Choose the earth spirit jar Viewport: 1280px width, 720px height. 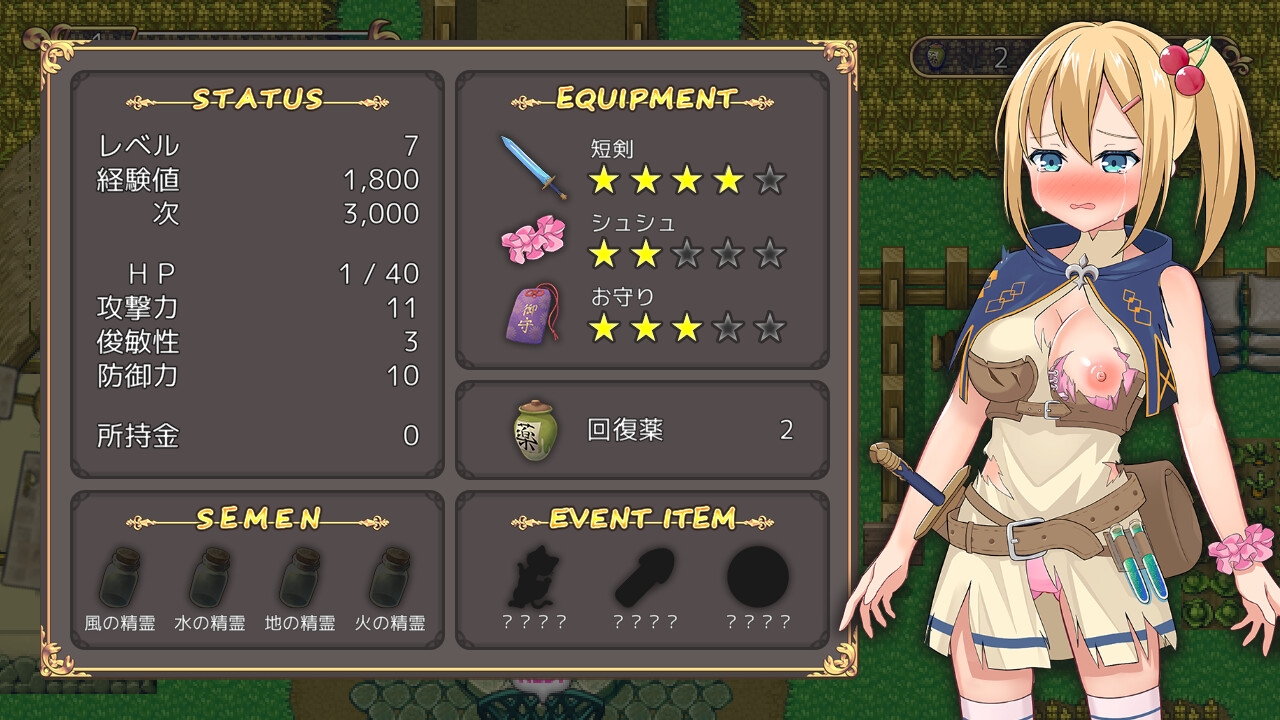300,578
